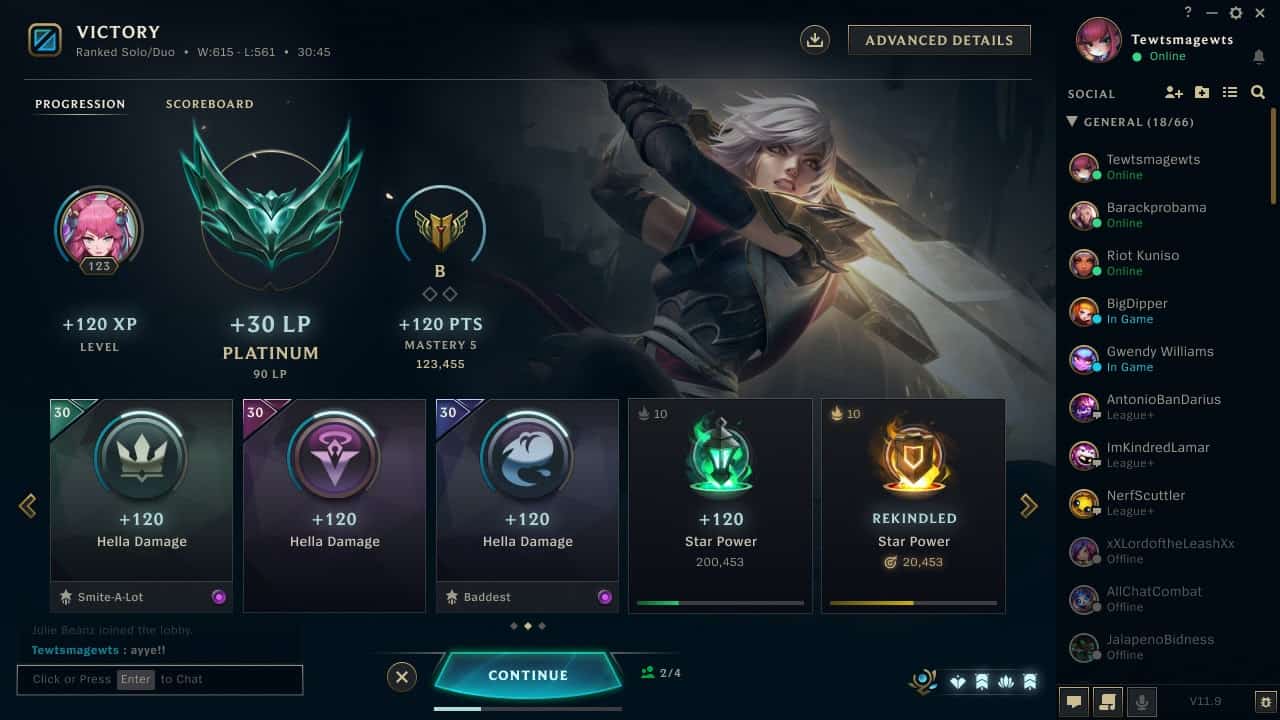This screenshot has width=1280, height=720.
Task: Click the honor crest icon near Continue button
Action: tap(922, 680)
